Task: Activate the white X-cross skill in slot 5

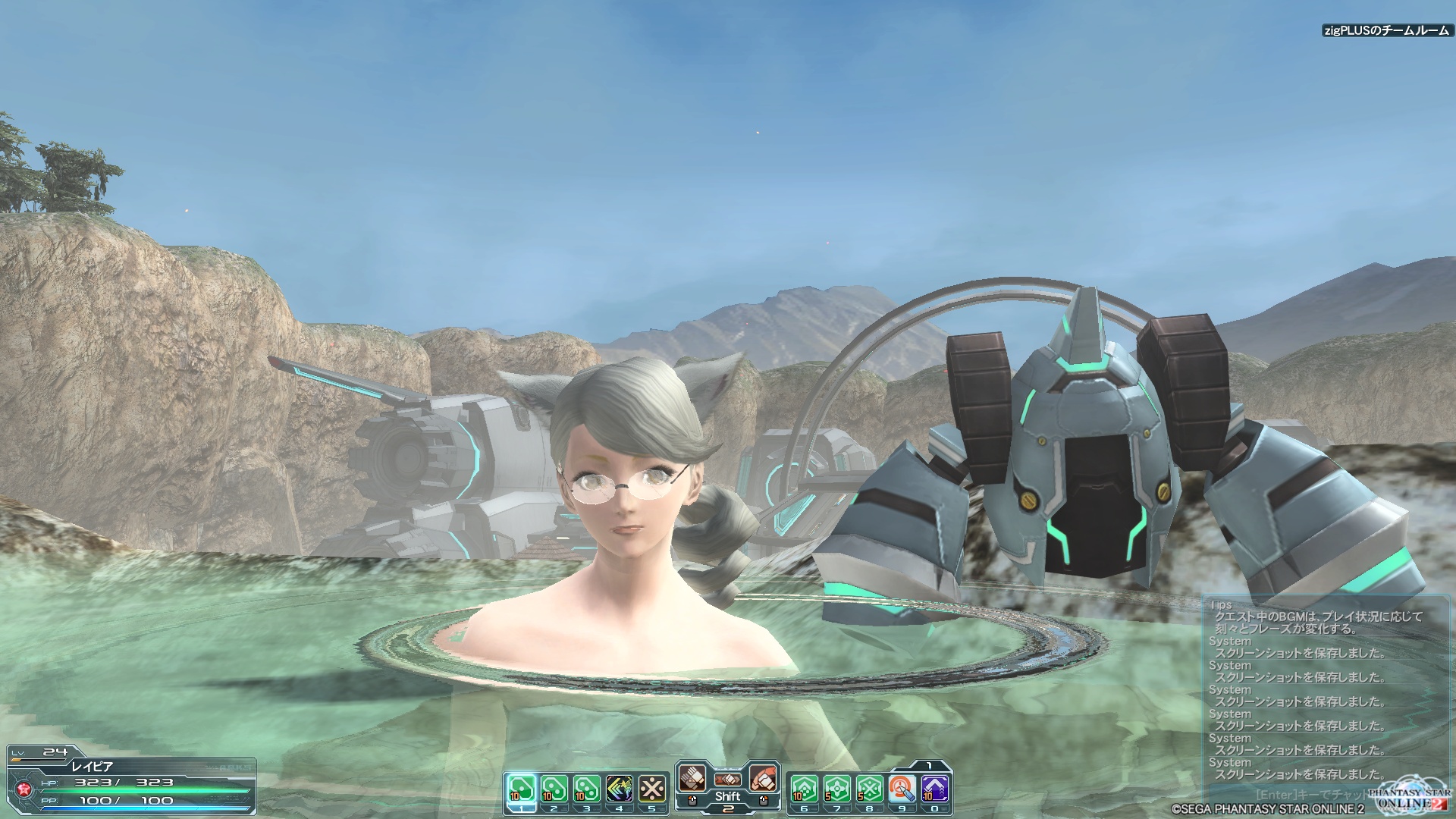Action: [651, 789]
